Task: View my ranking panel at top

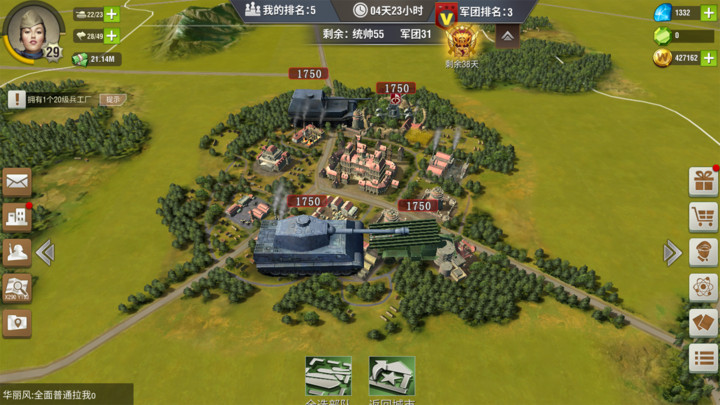Action: (281, 11)
